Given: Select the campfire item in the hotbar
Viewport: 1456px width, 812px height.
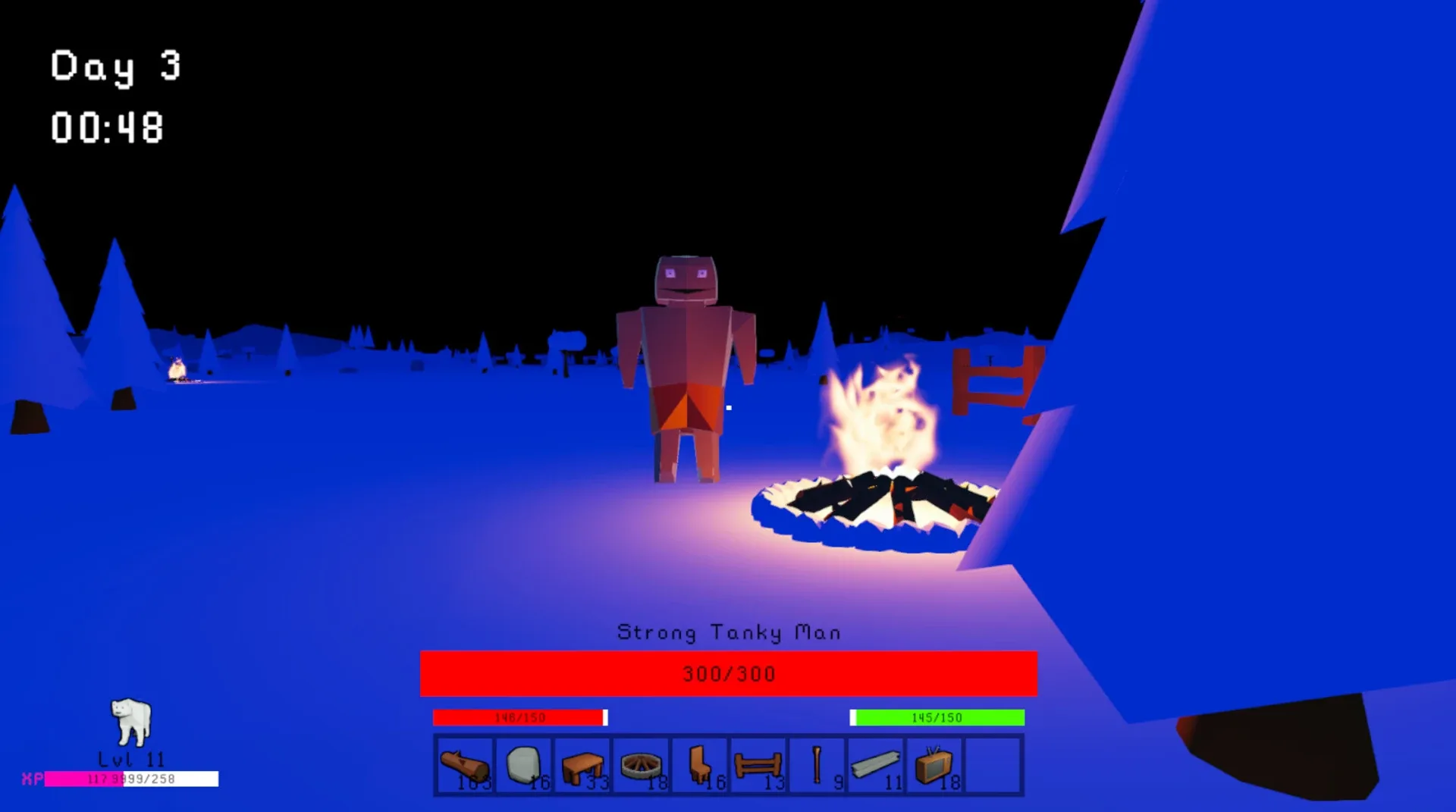Looking at the screenshot, I should click(x=641, y=764).
